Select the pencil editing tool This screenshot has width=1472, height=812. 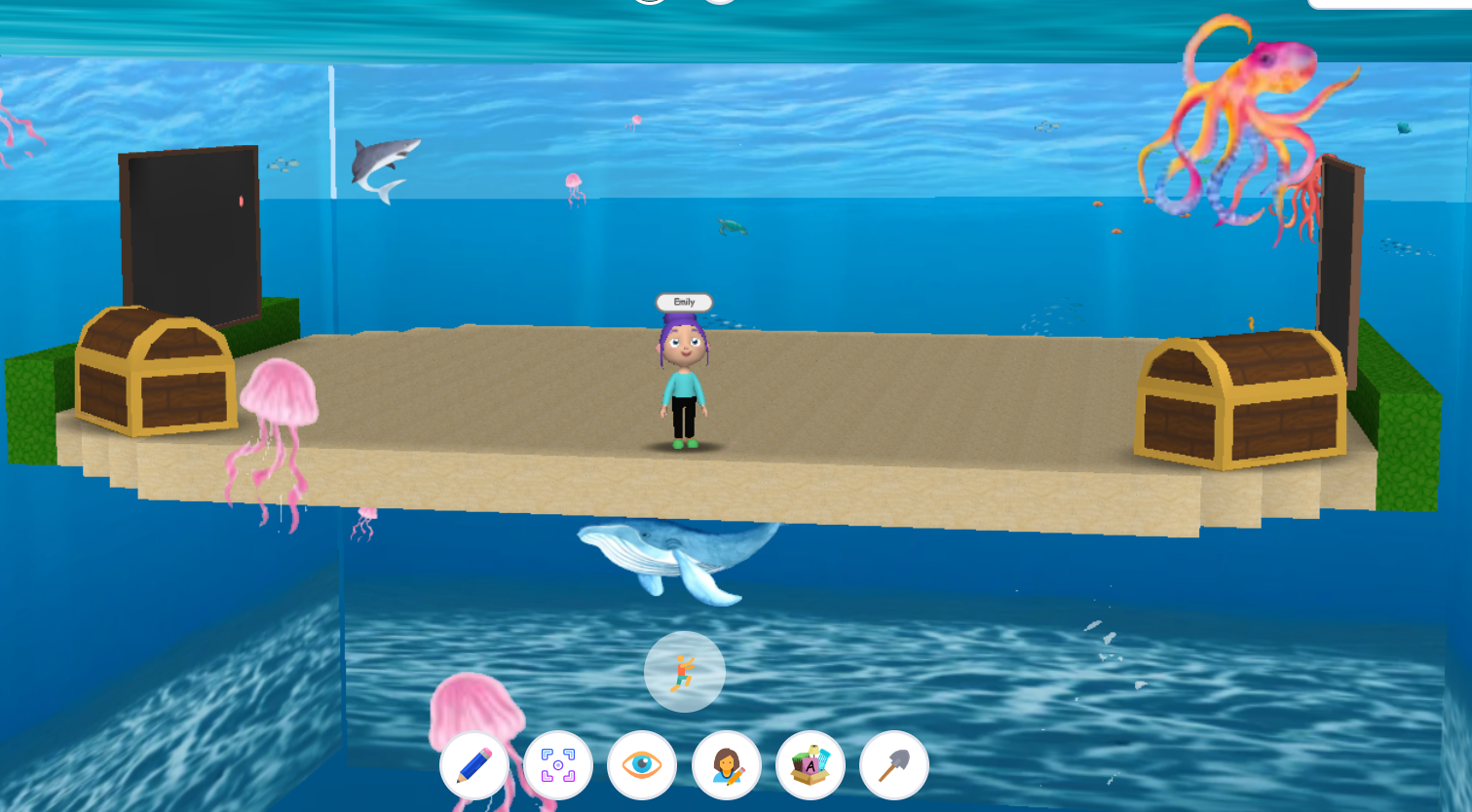coord(474,766)
